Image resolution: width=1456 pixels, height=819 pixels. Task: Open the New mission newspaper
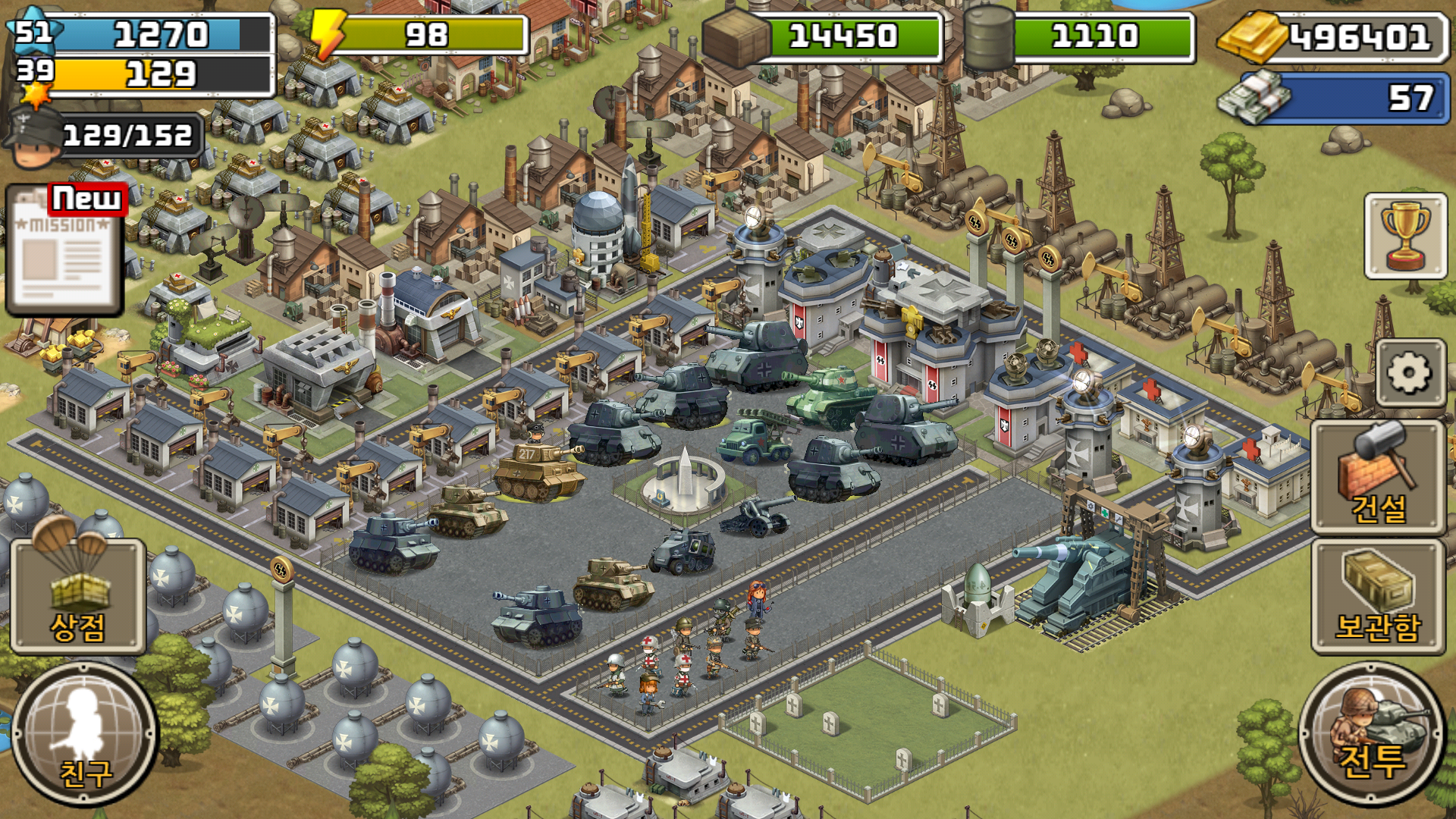pyautogui.click(x=64, y=250)
